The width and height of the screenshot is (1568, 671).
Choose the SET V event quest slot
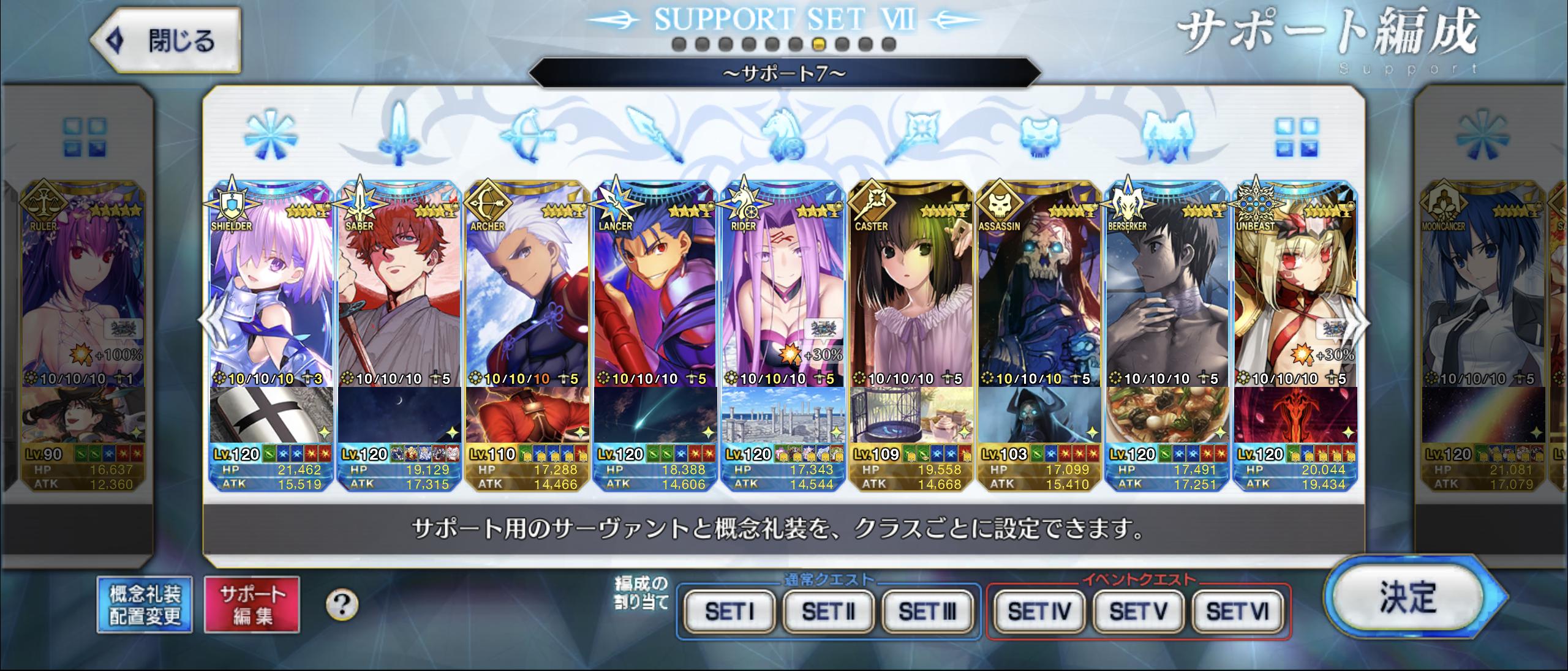(x=1138, y=610)
